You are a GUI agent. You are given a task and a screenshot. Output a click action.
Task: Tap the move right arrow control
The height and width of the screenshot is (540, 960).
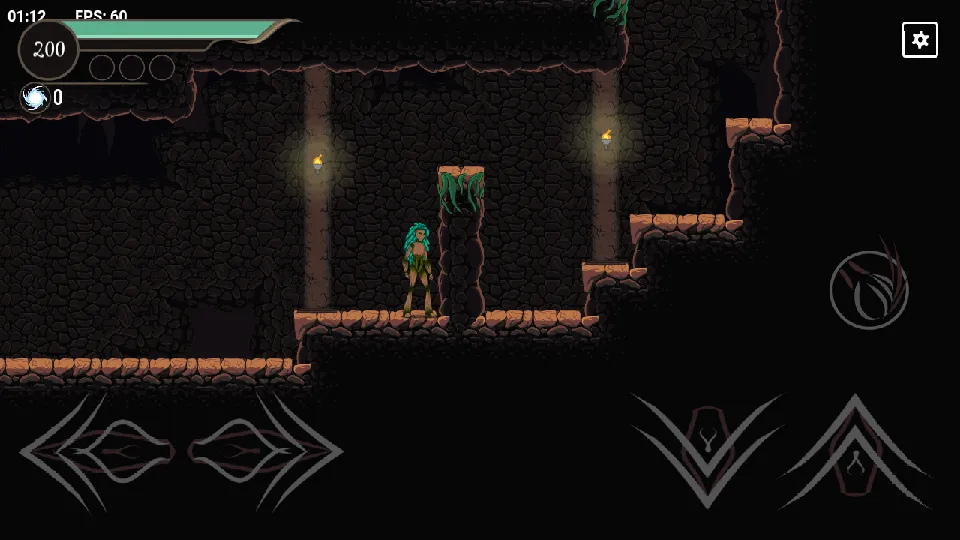coord(266,451)
